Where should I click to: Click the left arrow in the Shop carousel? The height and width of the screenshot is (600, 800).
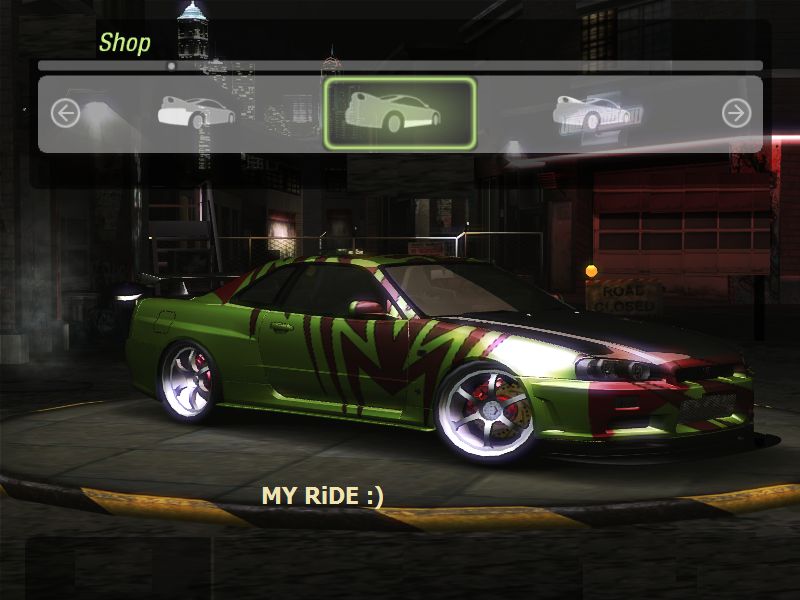point(65,113)
